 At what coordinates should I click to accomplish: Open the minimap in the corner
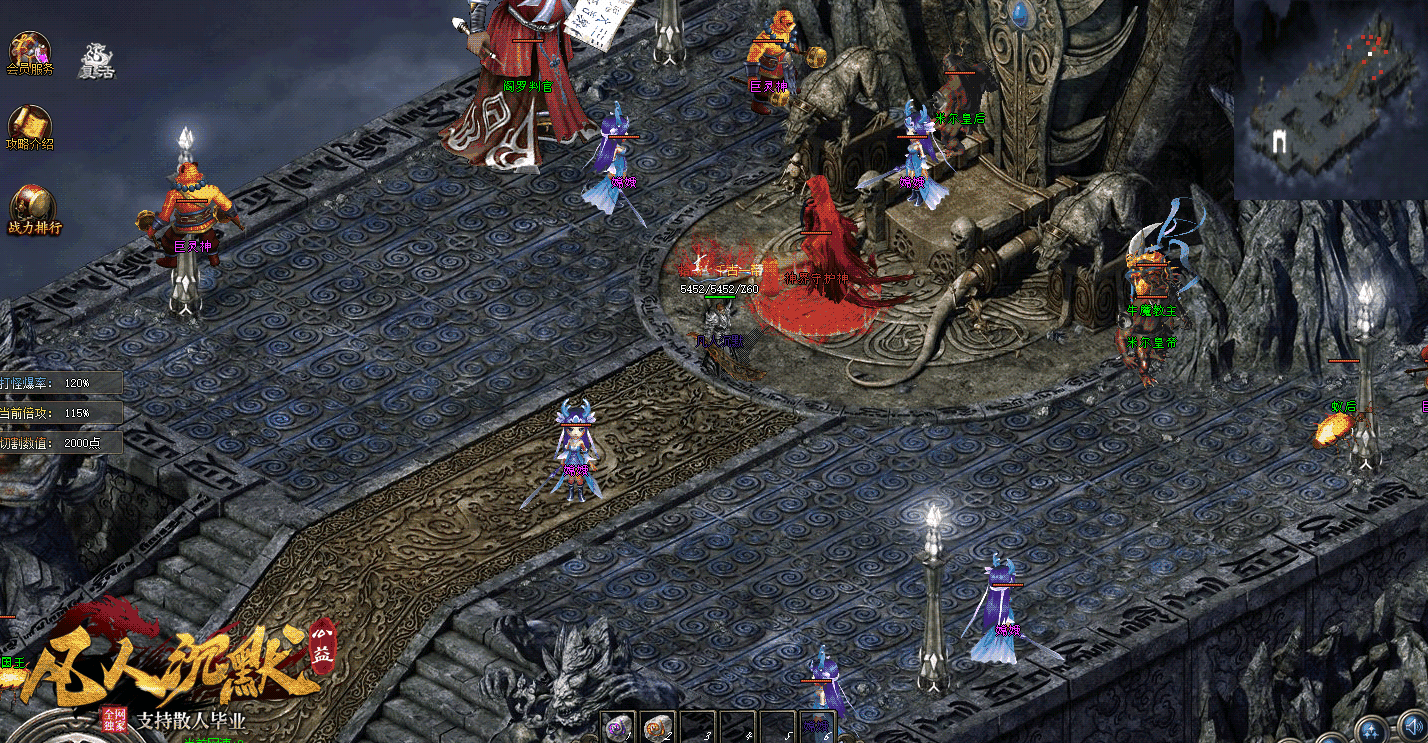click(x=1330, y=98)
